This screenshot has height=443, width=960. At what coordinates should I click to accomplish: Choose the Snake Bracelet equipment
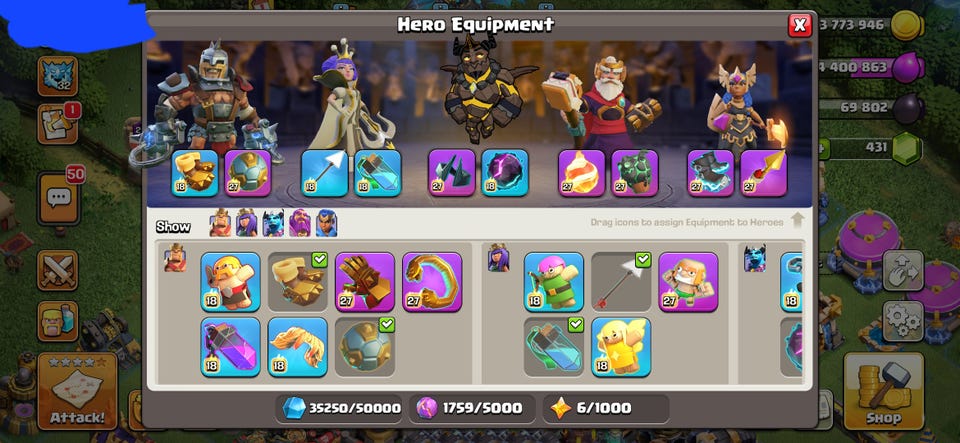432,281
